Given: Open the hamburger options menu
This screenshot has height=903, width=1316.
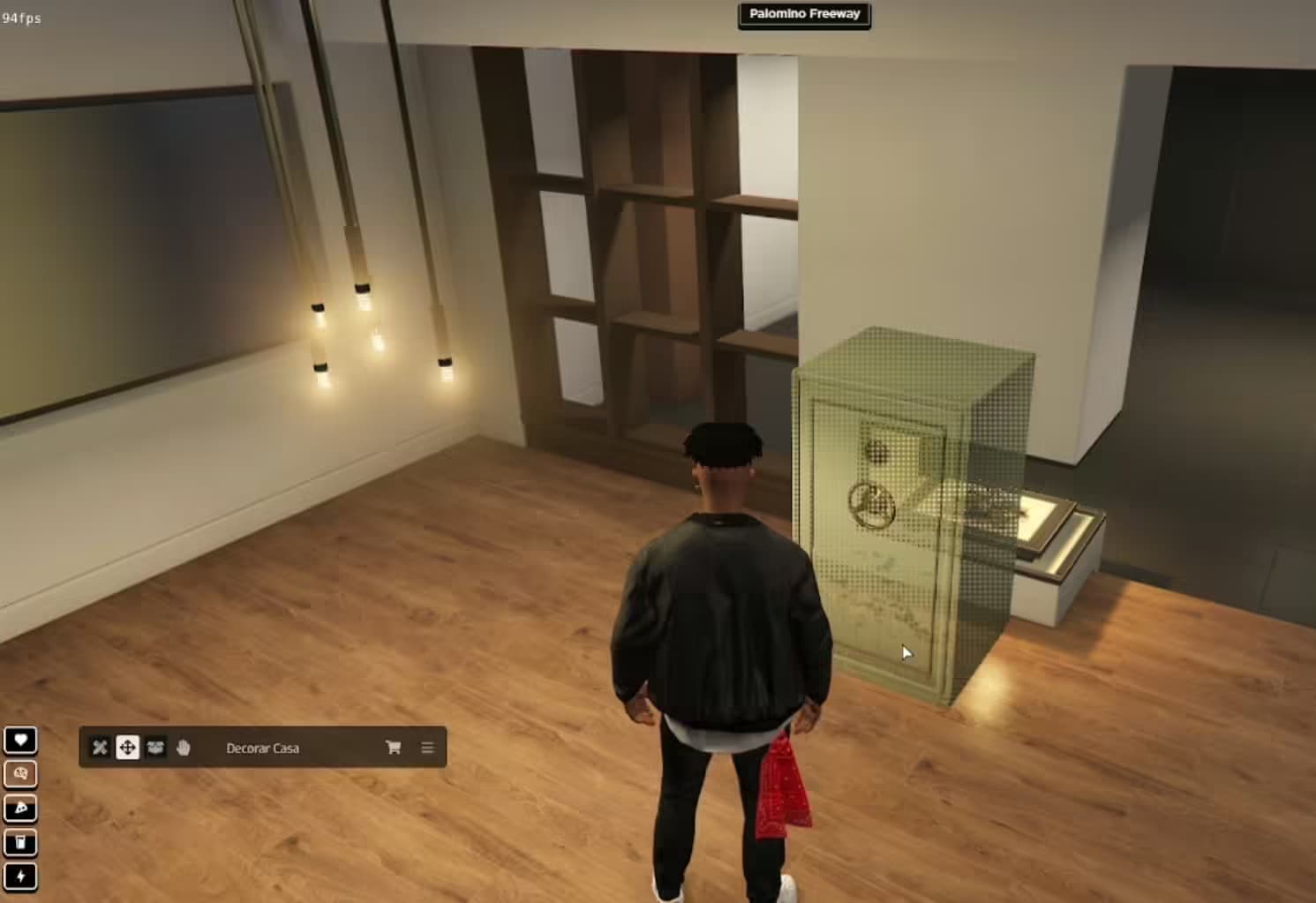Looking at the screenshot, I should tap(427, 747).
